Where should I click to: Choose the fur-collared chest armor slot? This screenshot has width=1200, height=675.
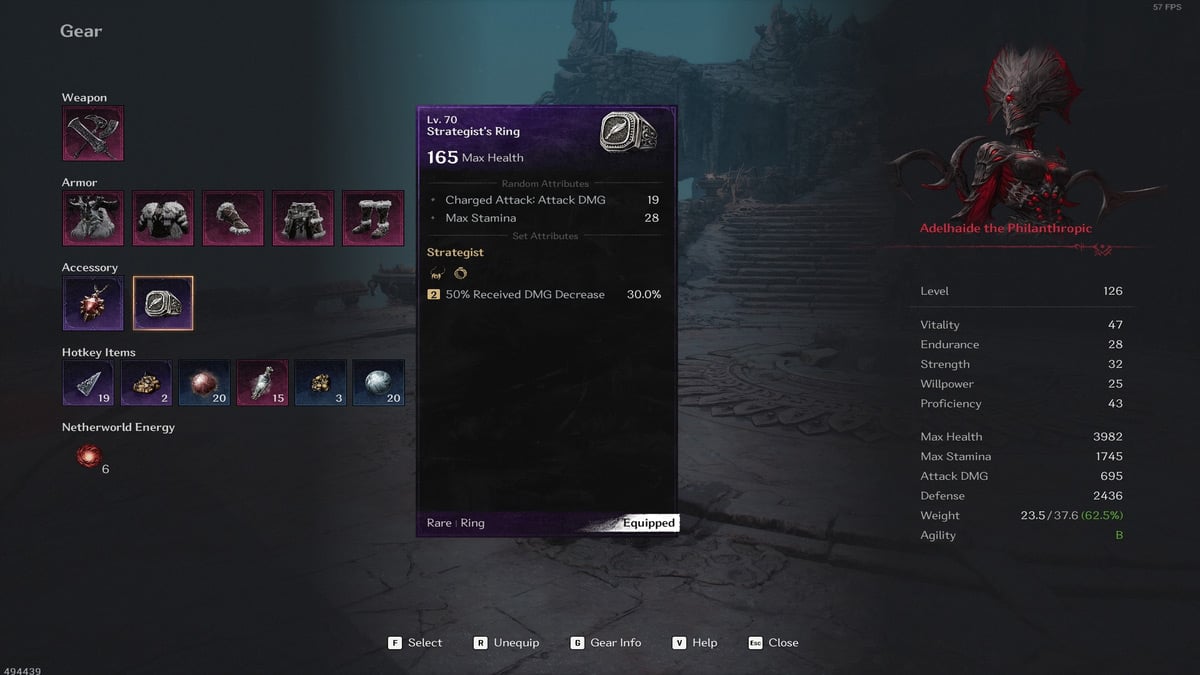click(163, 218)
